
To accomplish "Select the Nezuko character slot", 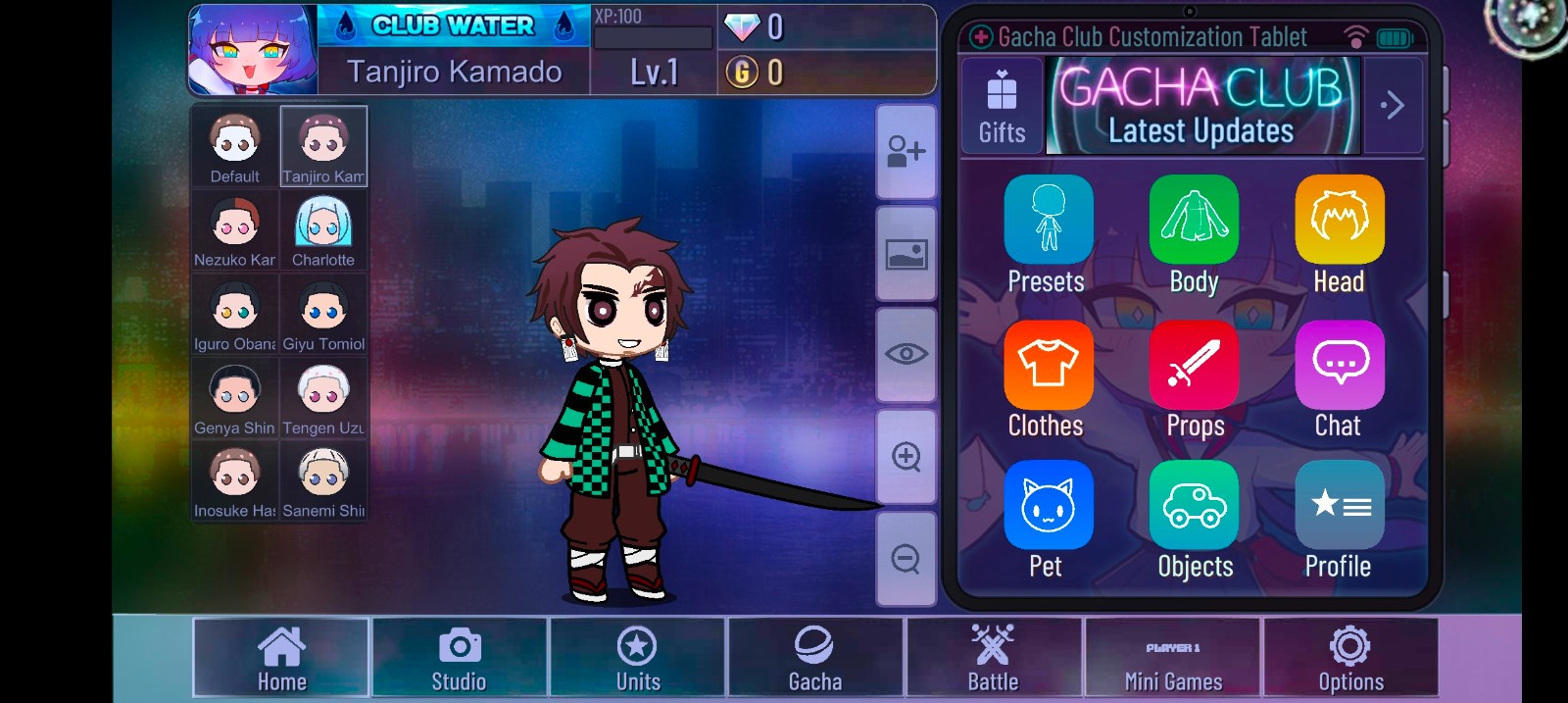I will pyautogui.click(x=235, y=230).
